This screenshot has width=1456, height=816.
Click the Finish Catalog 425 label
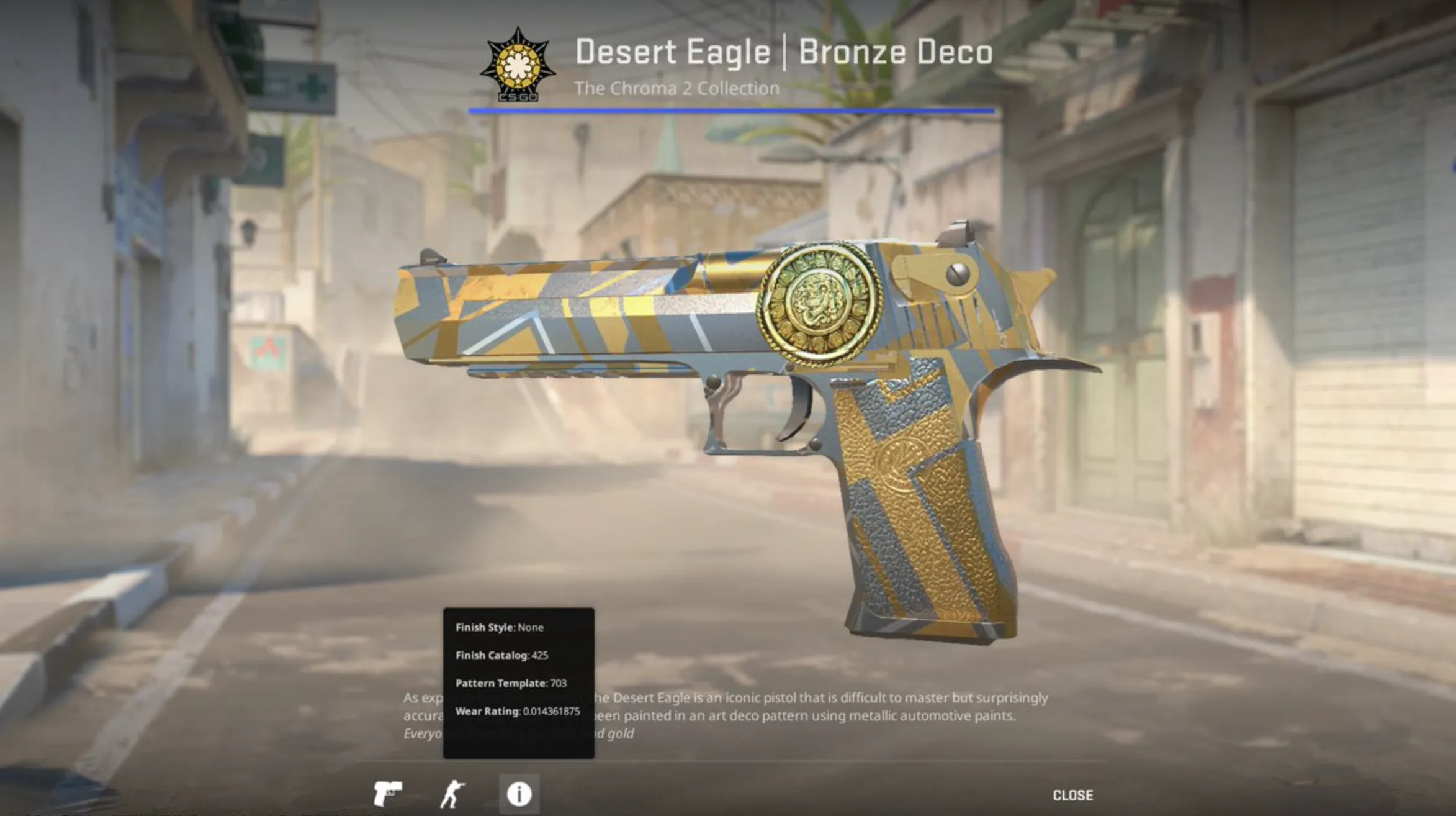click(501, 656)
